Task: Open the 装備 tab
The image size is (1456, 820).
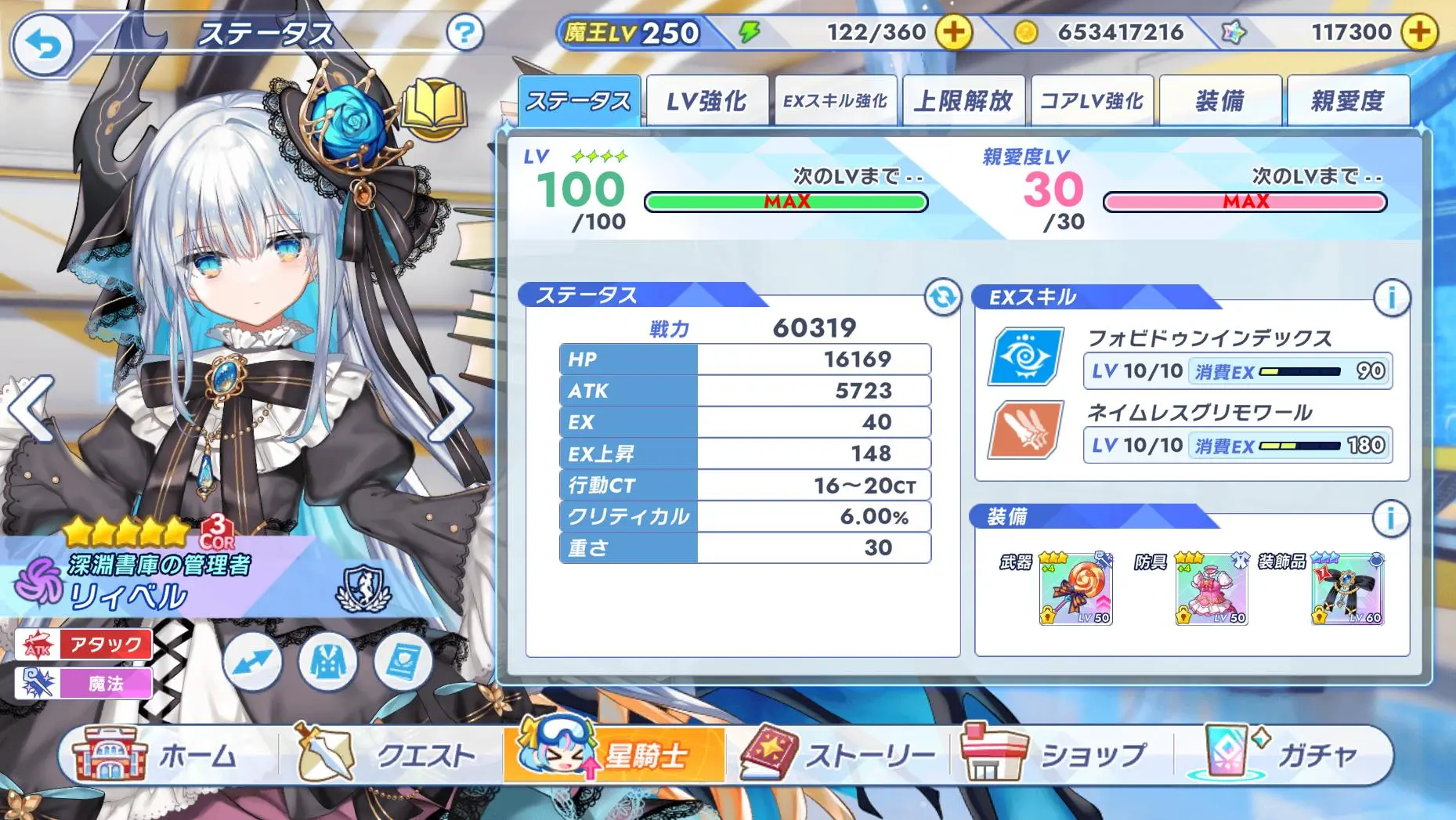Action: (x=1220, y=101)
